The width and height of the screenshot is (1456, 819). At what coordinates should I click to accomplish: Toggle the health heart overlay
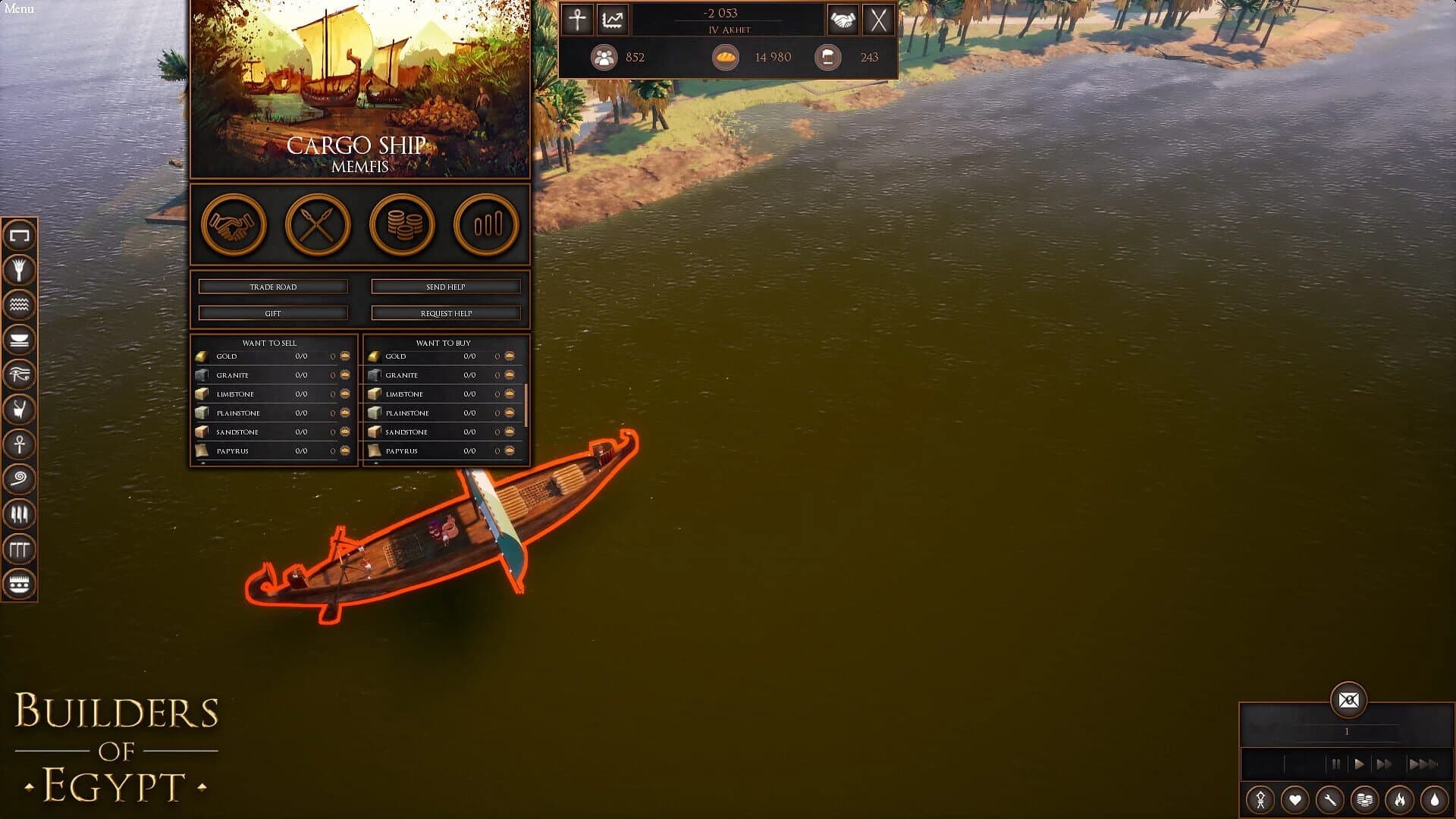click(x=1295, y=800)
